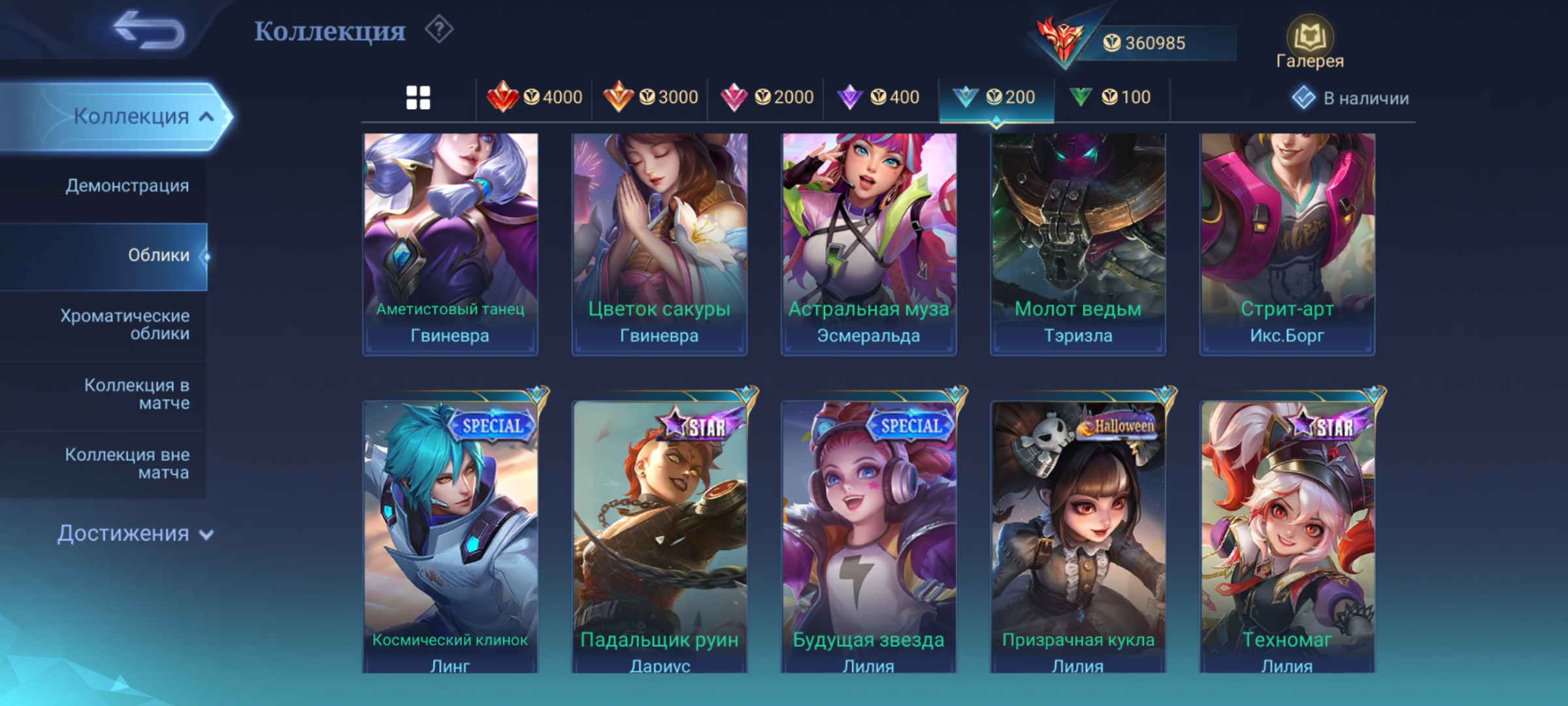Toggle the В наличии filter
The height and width of the screenshot is (706, 1568).
pyautogui.click(x=1350, y=98)
